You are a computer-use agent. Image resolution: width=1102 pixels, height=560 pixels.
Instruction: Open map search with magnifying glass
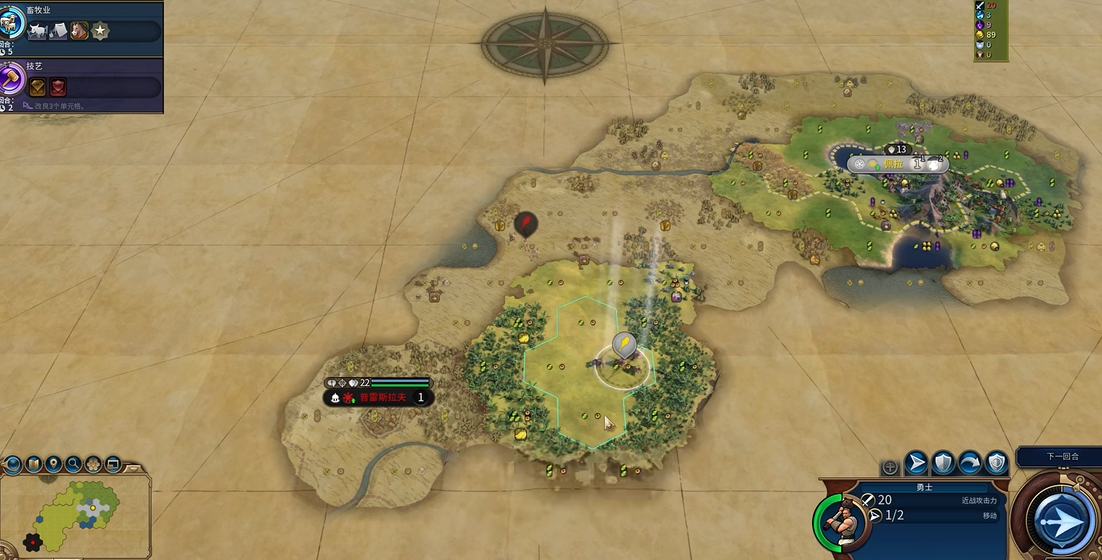point(73,464)
